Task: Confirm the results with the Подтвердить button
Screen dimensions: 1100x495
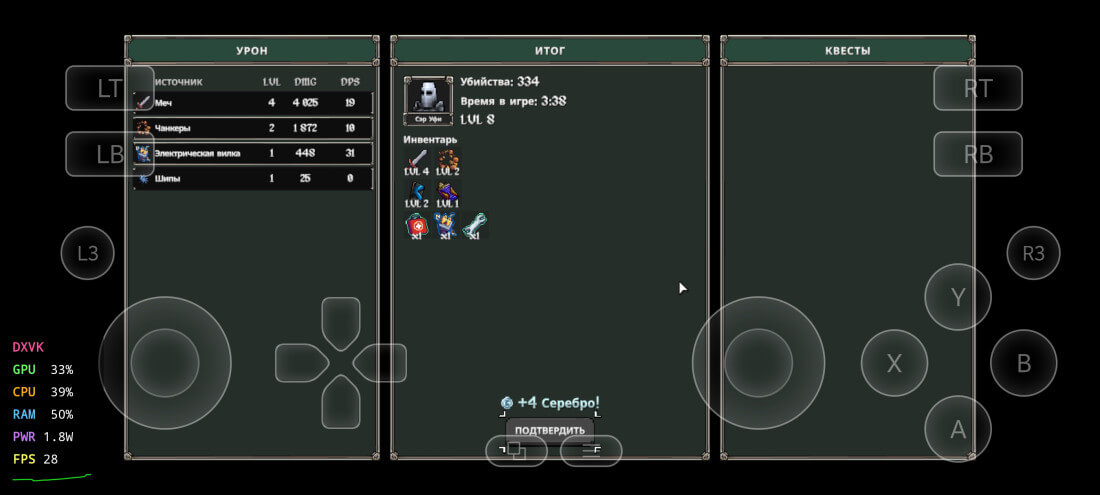Action: coord(550,430)
